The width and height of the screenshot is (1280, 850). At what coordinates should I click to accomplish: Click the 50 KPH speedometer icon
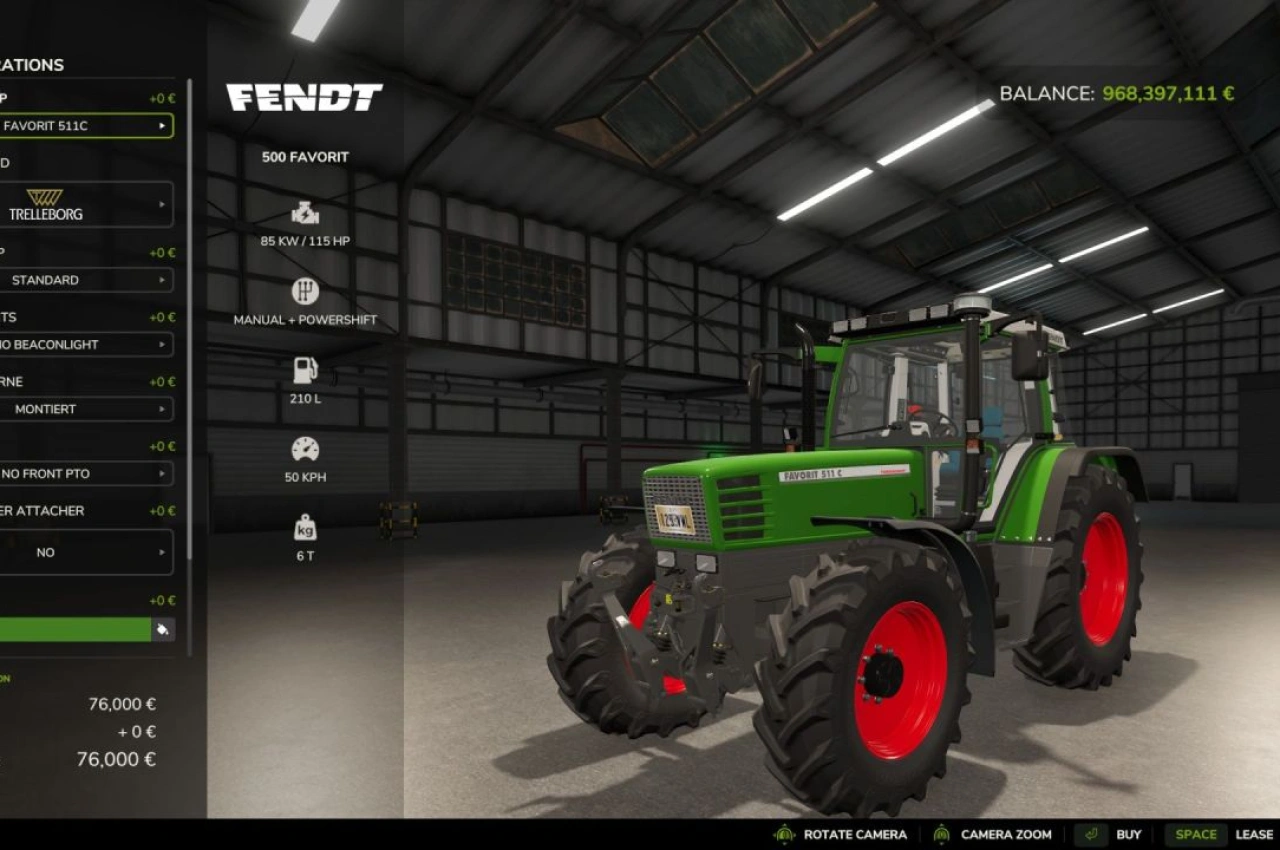304,447
